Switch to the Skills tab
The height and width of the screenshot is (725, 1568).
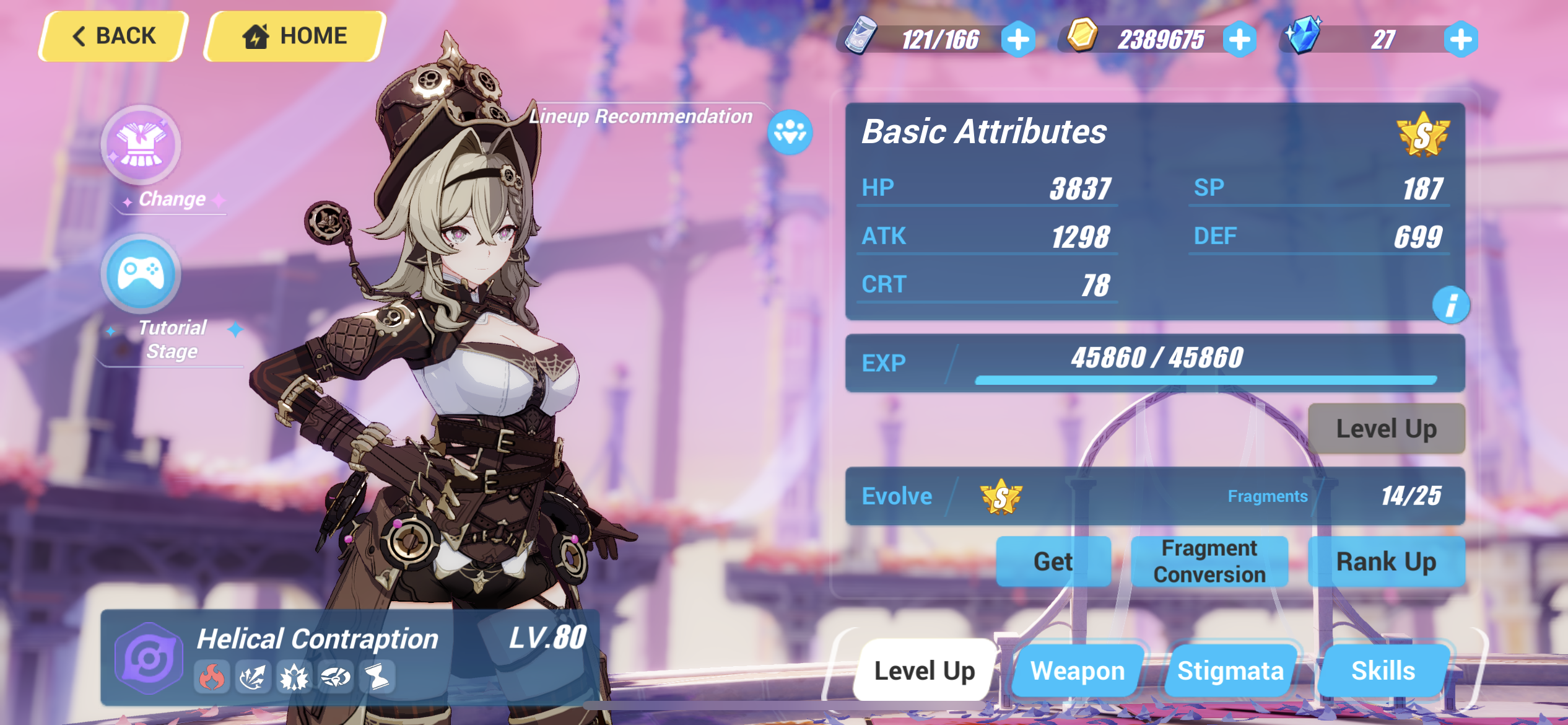click(x=1384, y=670)
